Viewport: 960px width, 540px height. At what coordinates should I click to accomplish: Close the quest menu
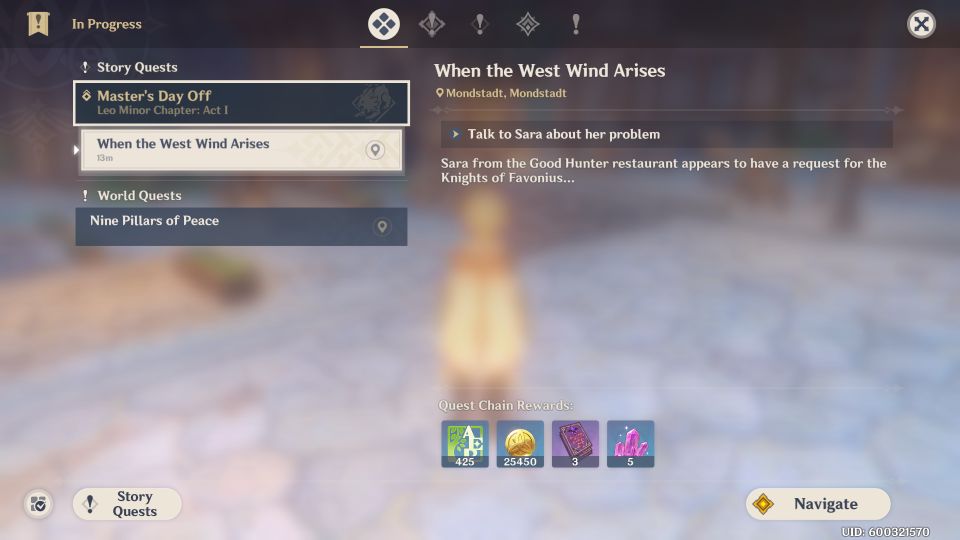921,24
